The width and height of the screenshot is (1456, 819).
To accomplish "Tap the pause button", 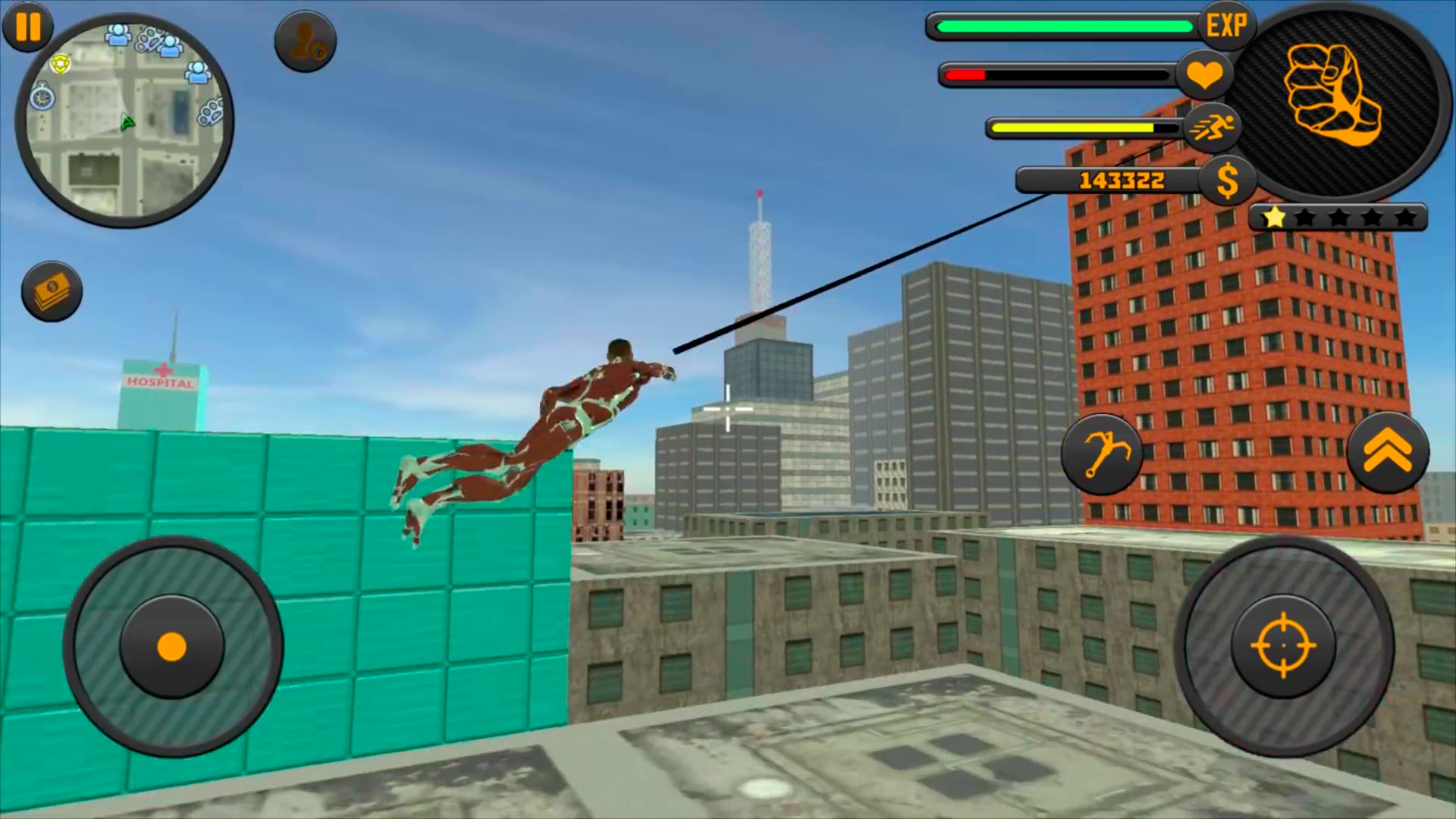I will click(x=28, y=28).
